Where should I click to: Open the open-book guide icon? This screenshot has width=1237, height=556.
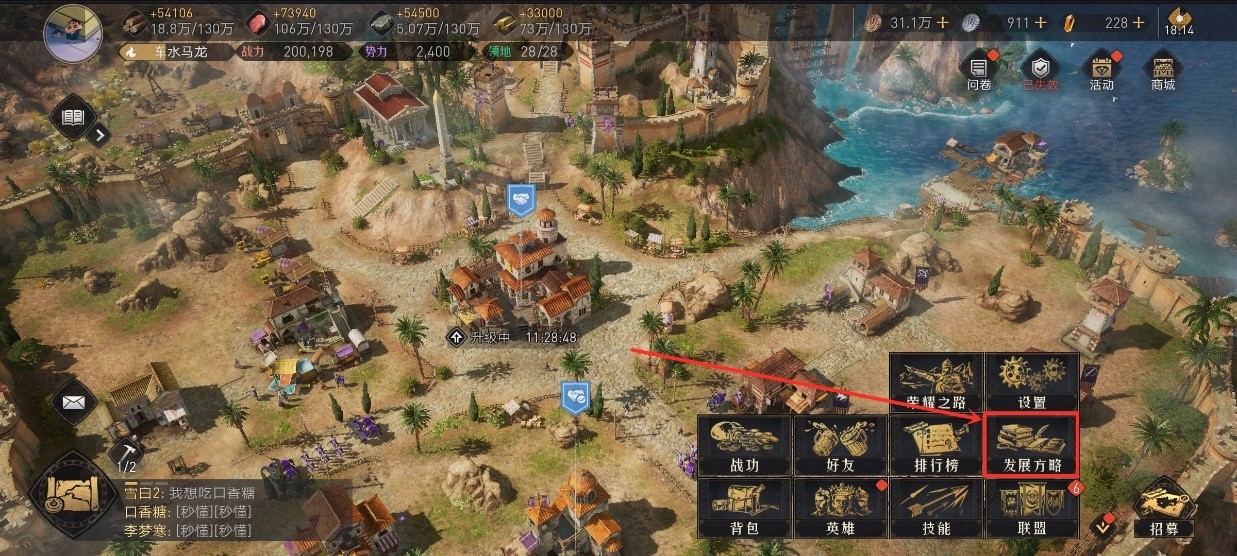(73, 119)
